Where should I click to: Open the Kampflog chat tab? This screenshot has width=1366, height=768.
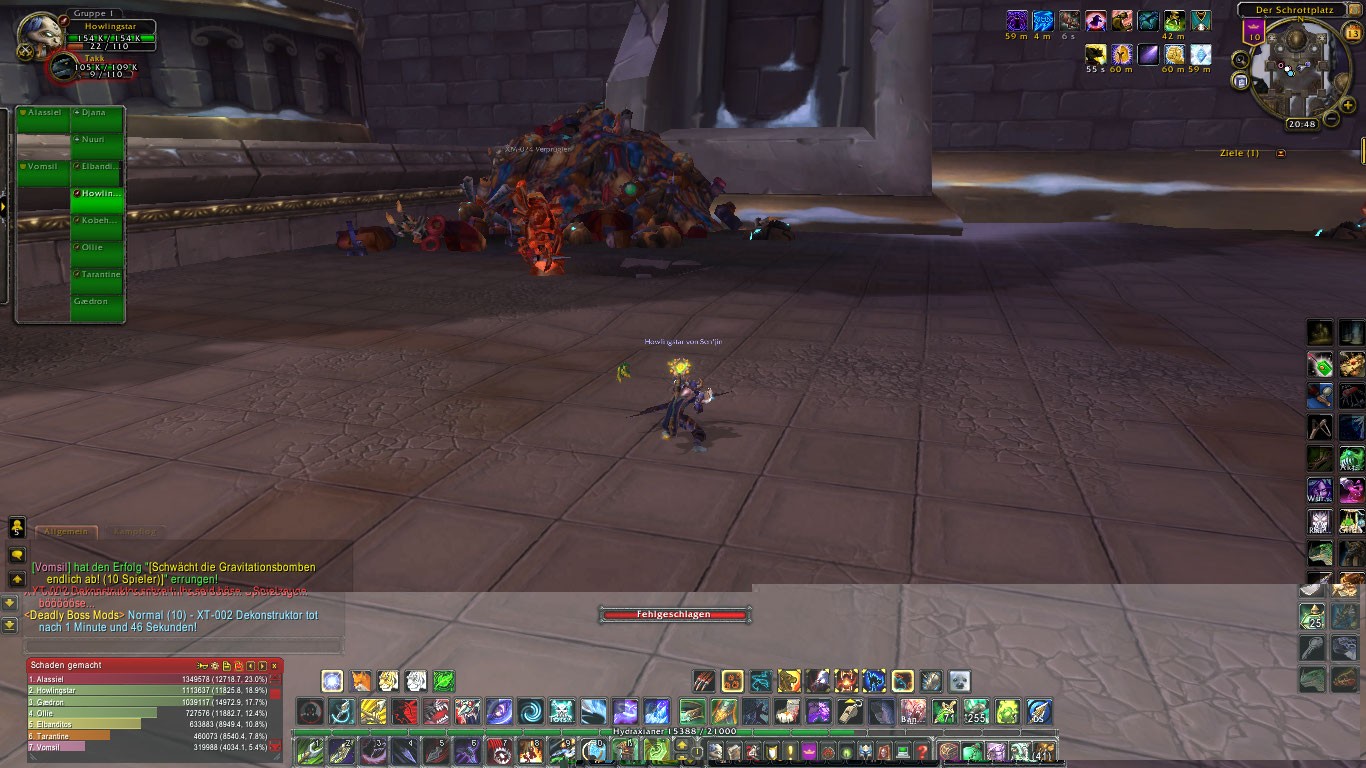click(133, 532)
